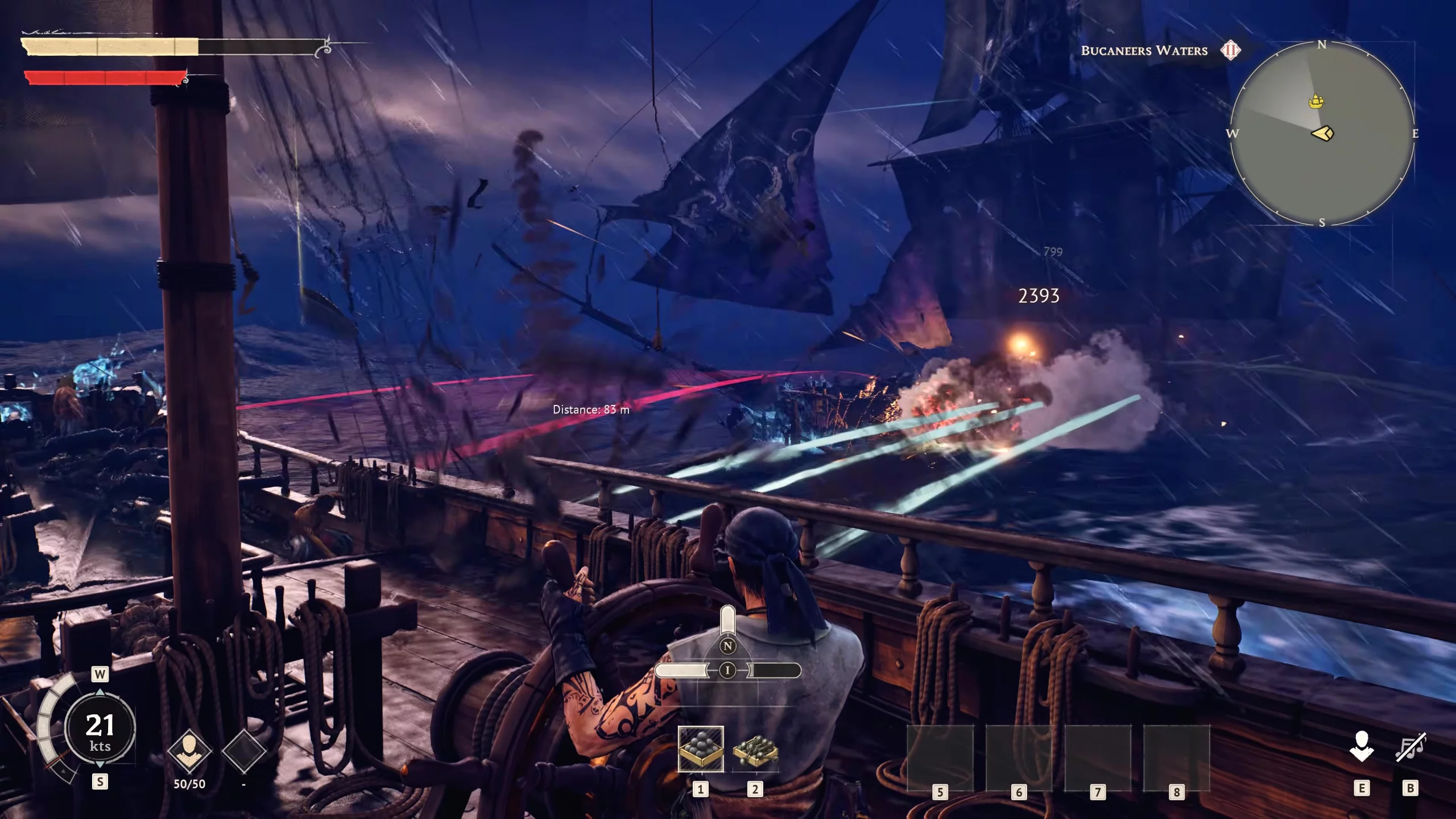Select the round shot cannonball ammo slot
The height and width of the screenshot is (819, 1456).
click(x=701, y=749)
